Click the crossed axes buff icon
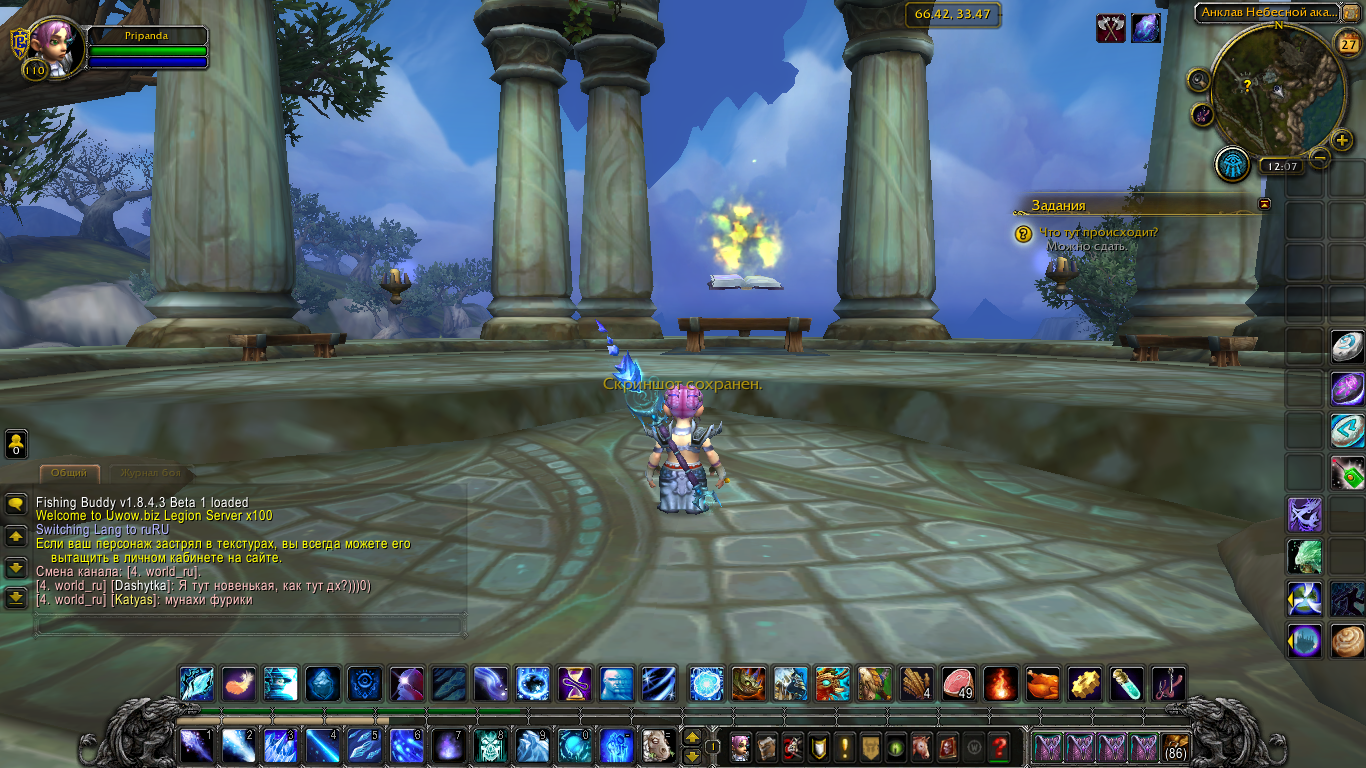This screenshot has width=1366, height=768. 1111,28
